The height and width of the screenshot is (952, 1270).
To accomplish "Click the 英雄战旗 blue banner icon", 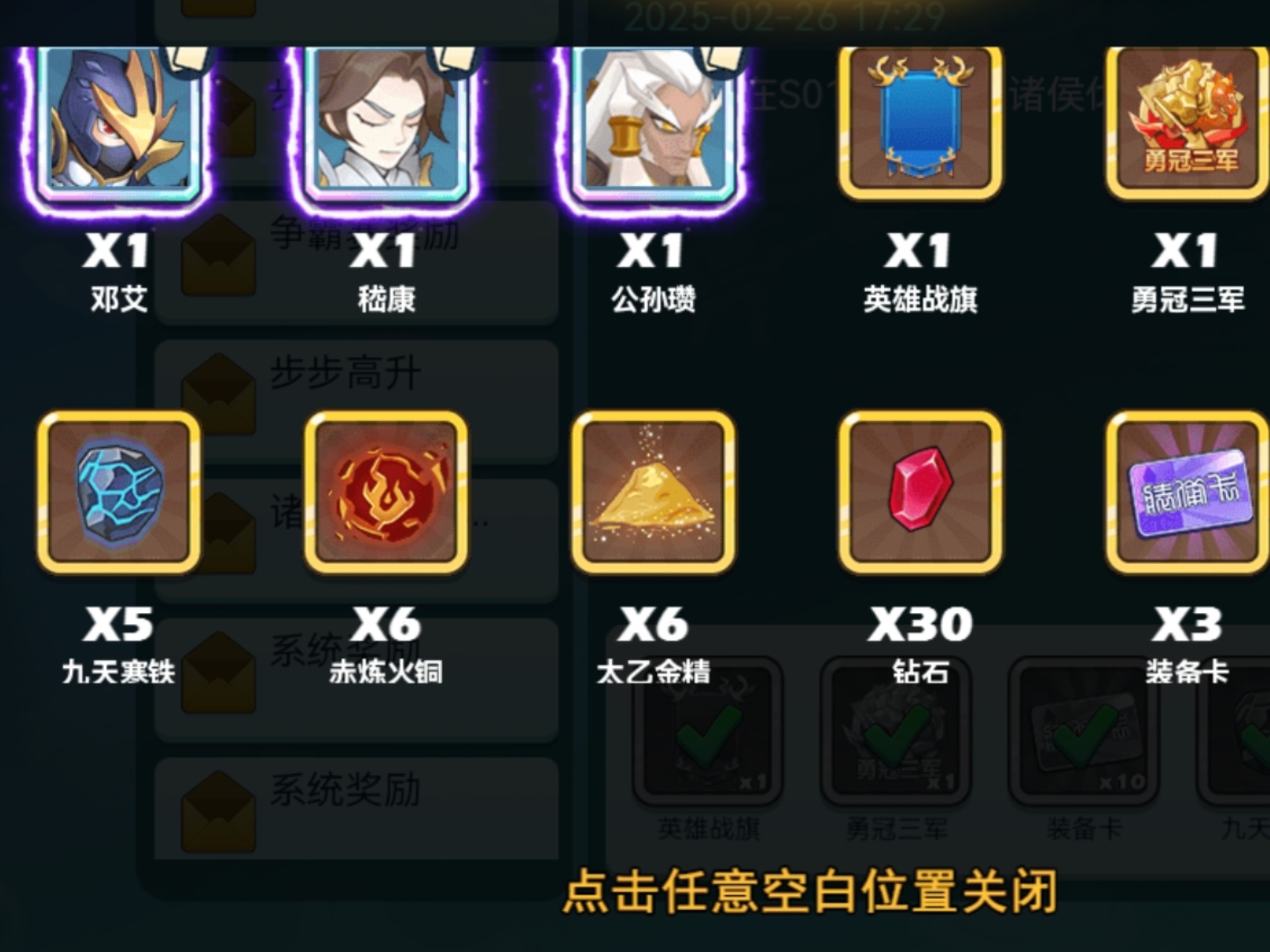I will point(919,122).
